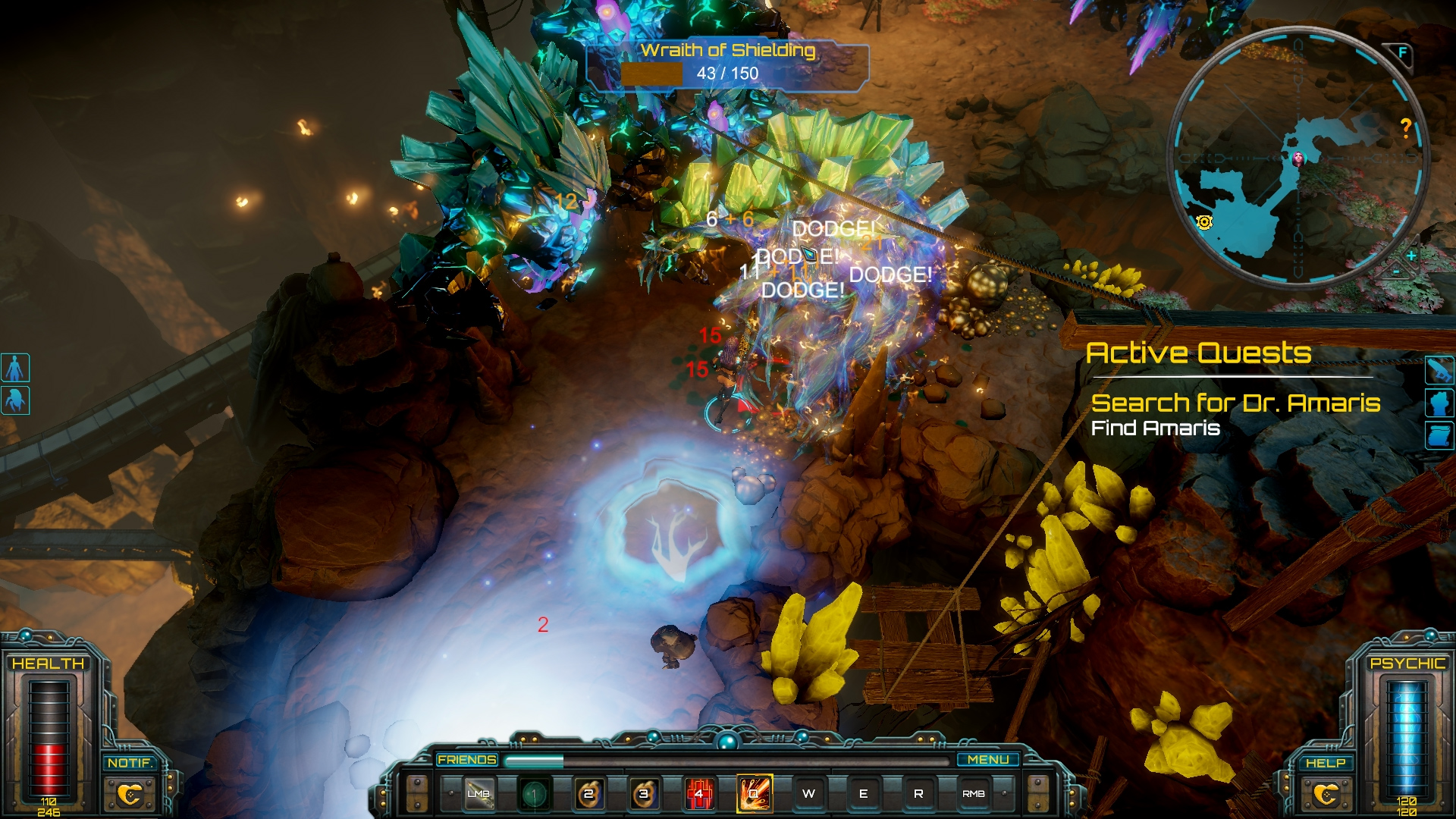Click the LMB blade weapon slot

click(x=479, y=794)
